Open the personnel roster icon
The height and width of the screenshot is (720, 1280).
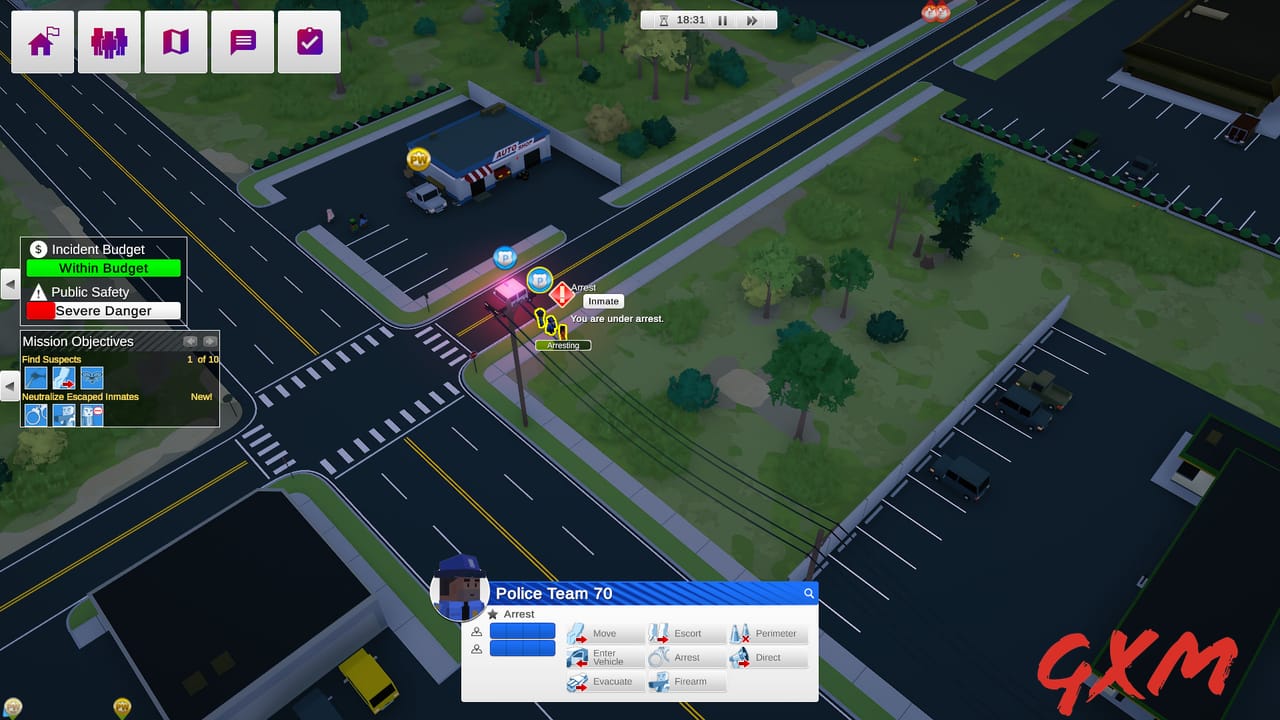click(x=109, y=41)
